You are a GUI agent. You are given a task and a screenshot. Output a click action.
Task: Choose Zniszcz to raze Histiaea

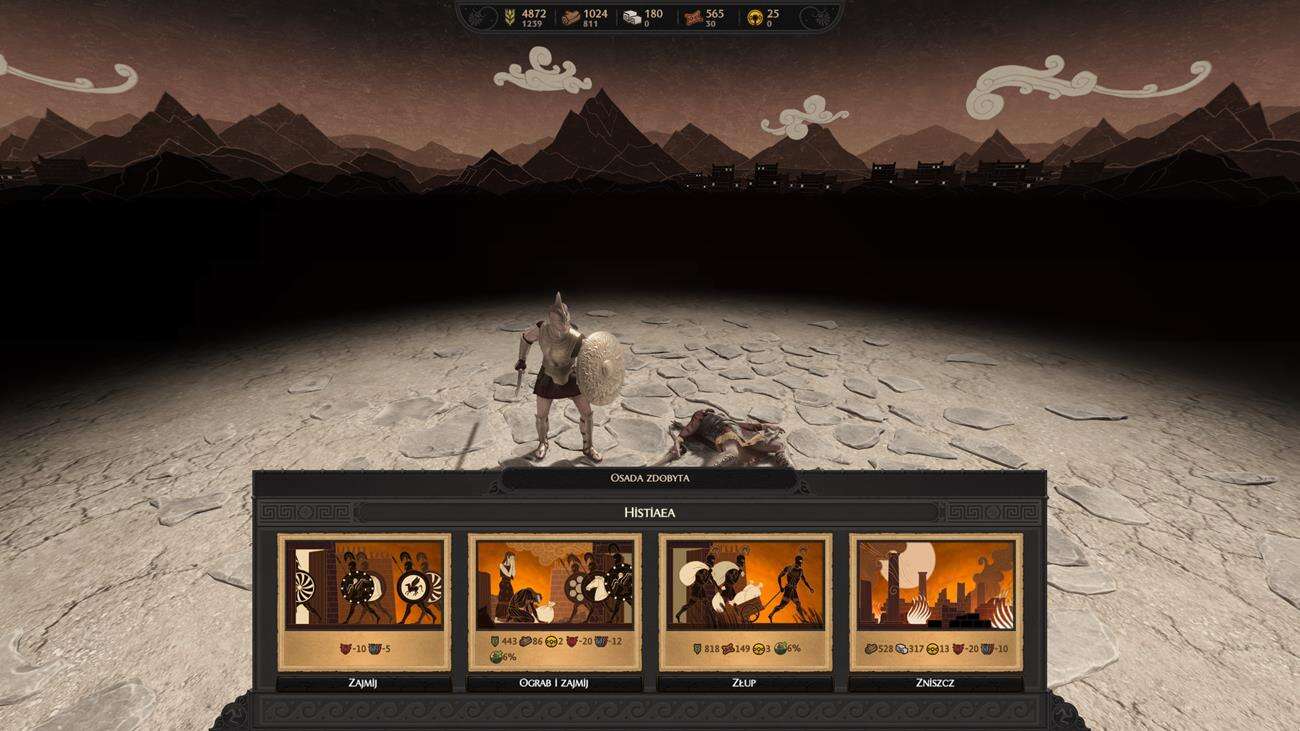click(935, 684)
